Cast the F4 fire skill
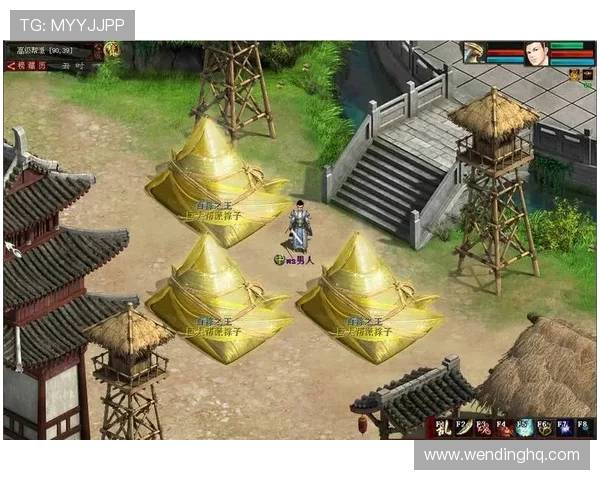This screenshot has height=480, width=600. pyautogui.click(x=504, y=428)
